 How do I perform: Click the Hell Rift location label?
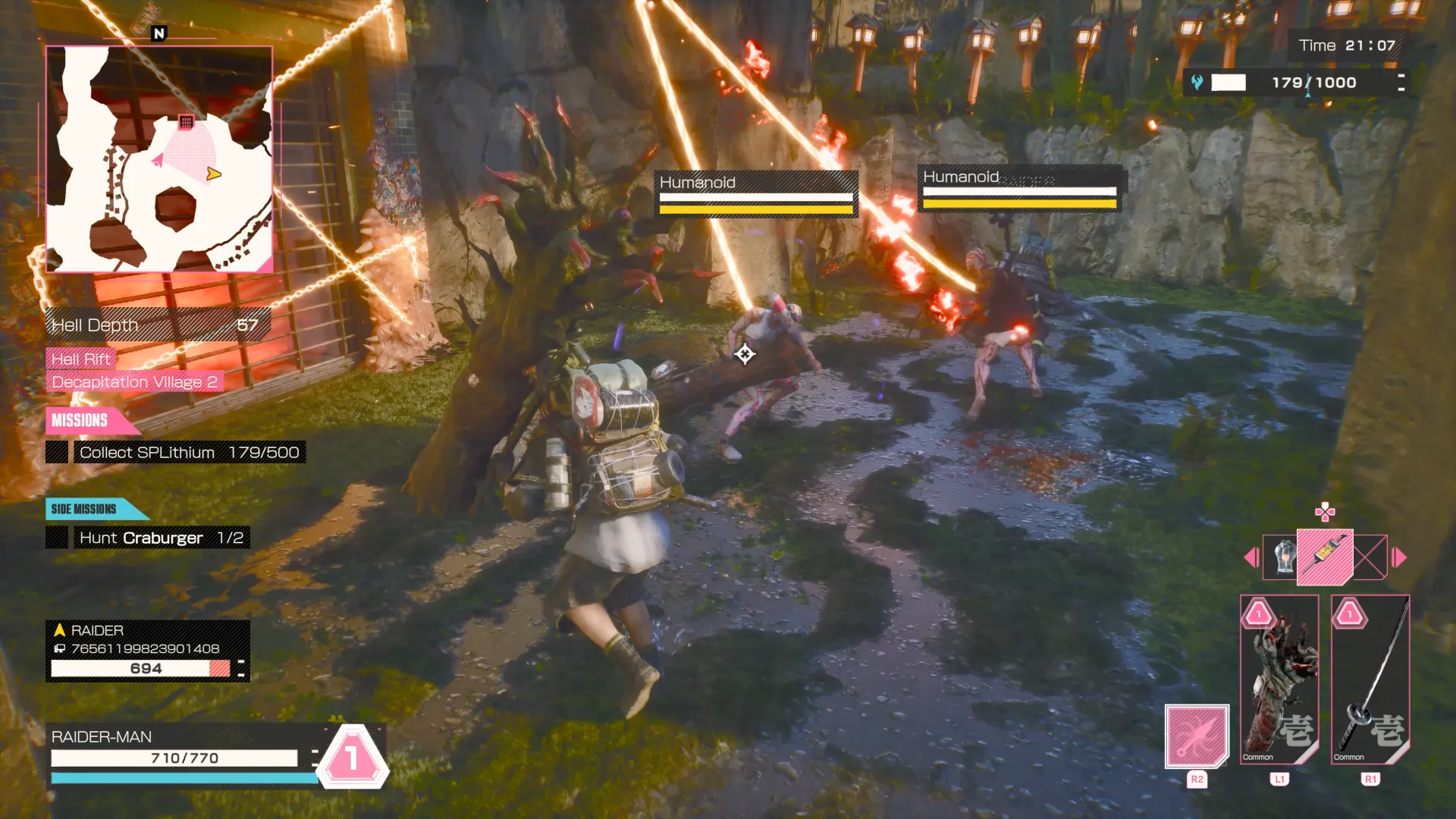point(80,358)
